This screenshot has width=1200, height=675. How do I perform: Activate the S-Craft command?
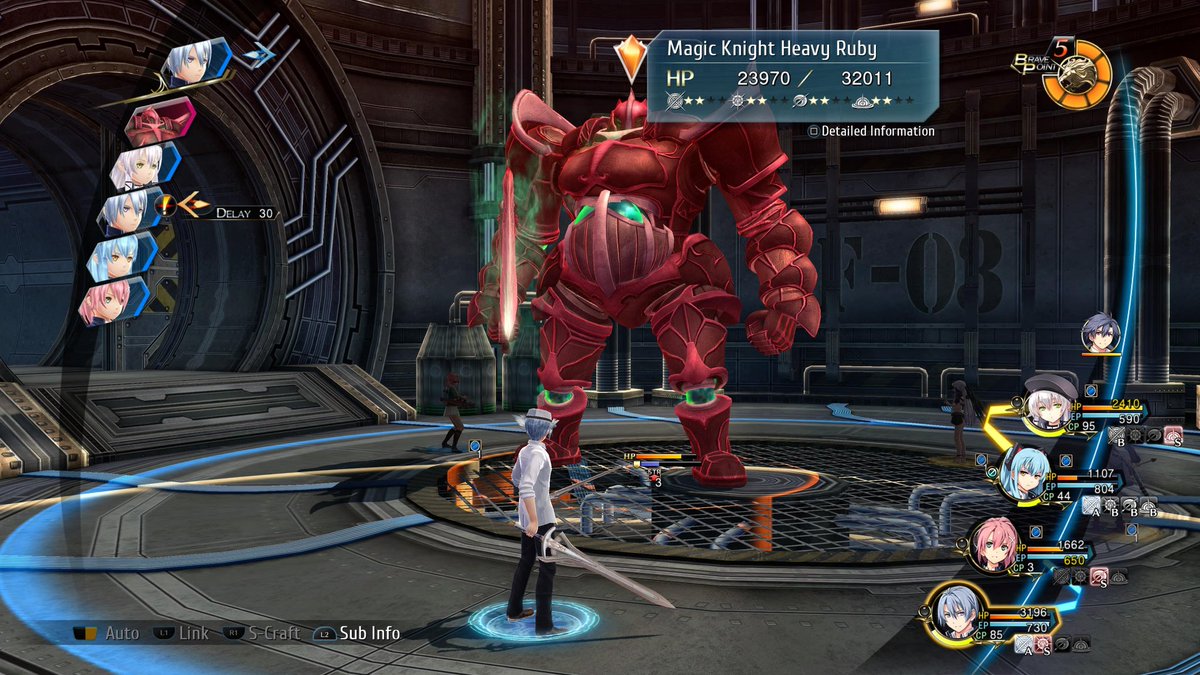click(262, 633)
